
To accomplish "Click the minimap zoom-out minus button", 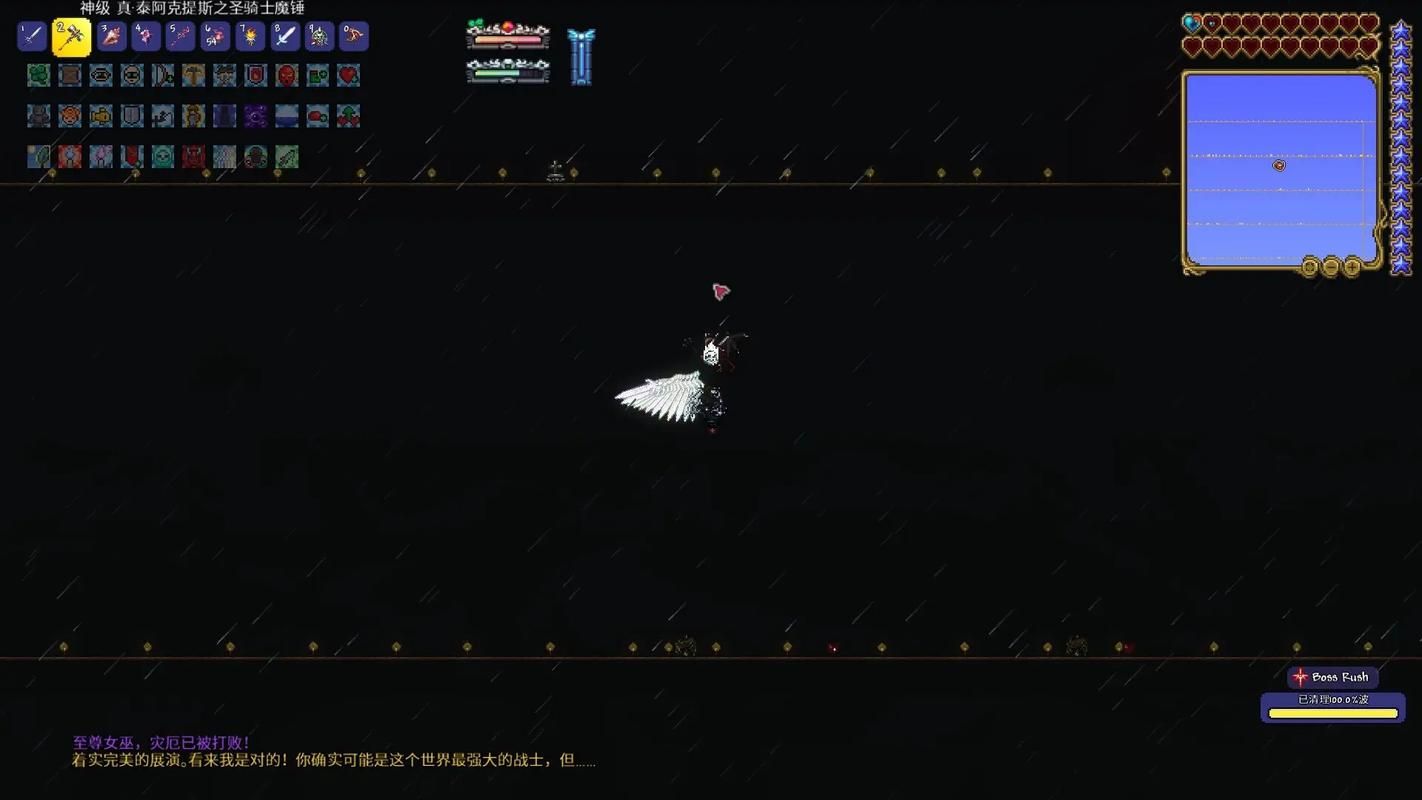I will pyautogui.click(x=1331, y=266).
